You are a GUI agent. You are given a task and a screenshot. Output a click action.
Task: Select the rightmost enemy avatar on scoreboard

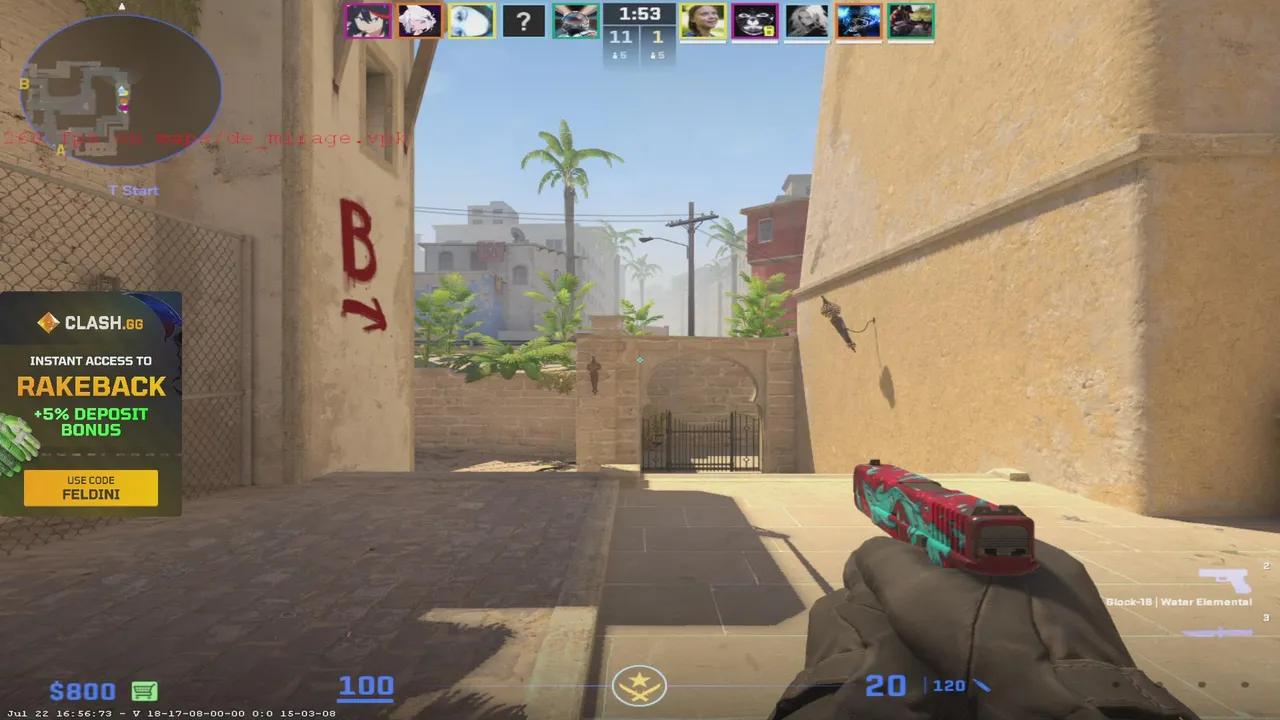pyautogui.click(x=911, y=20)
